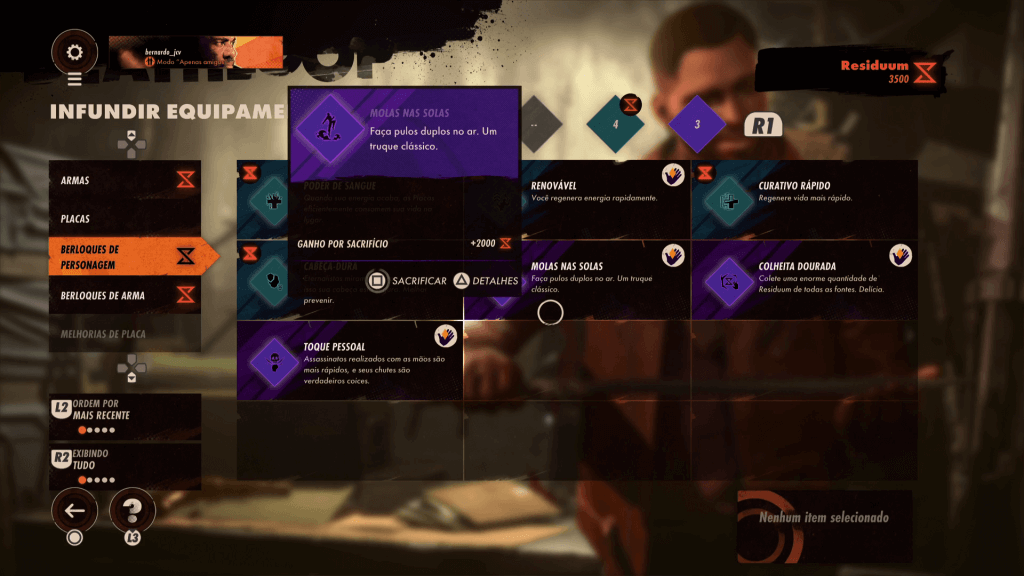Select the purple diamond slot numbered 3
The height and width of the screenshot is (576, 1024).
[x=697, y=125]
